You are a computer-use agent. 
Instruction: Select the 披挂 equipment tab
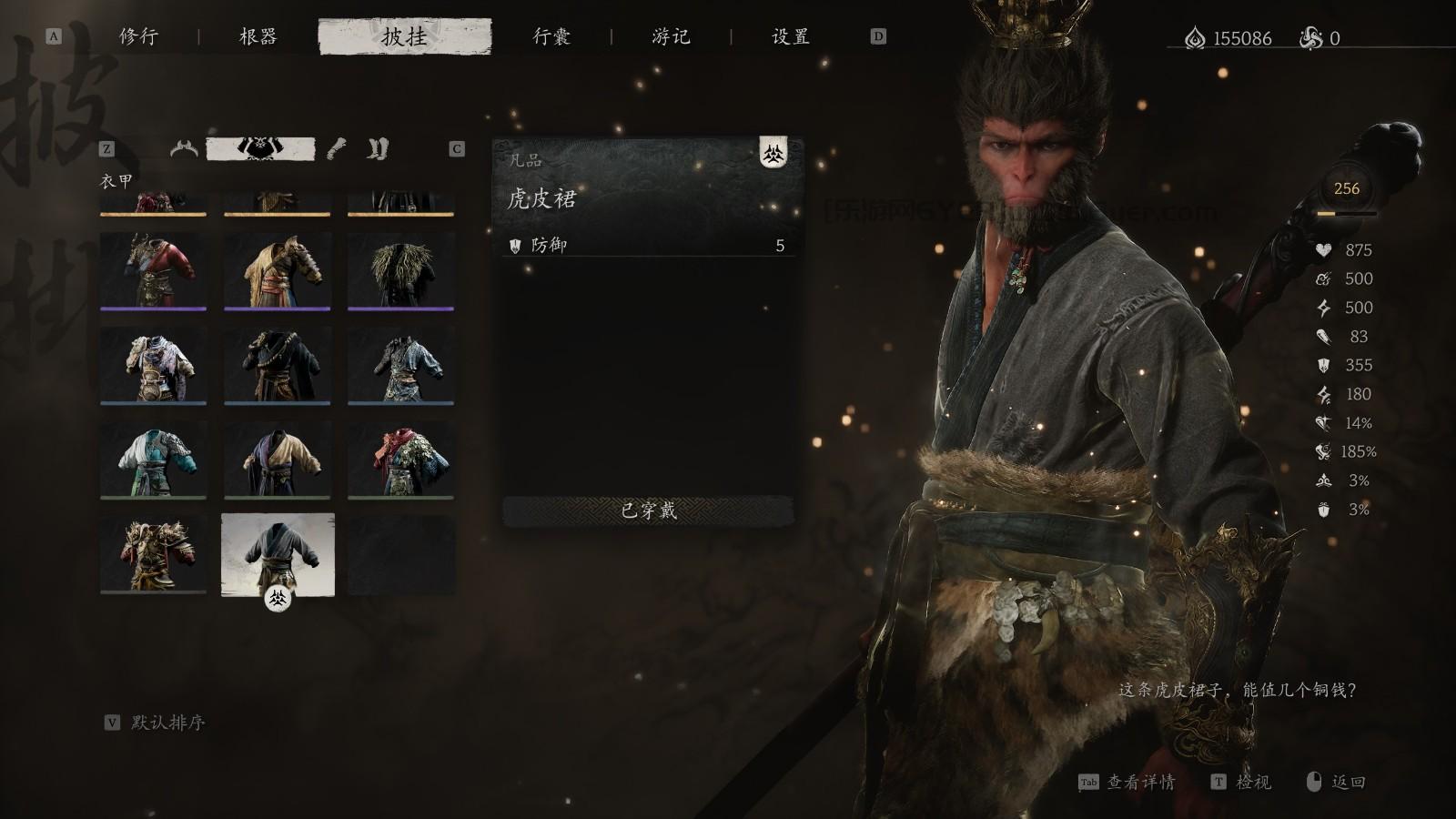tap(405, 36)
